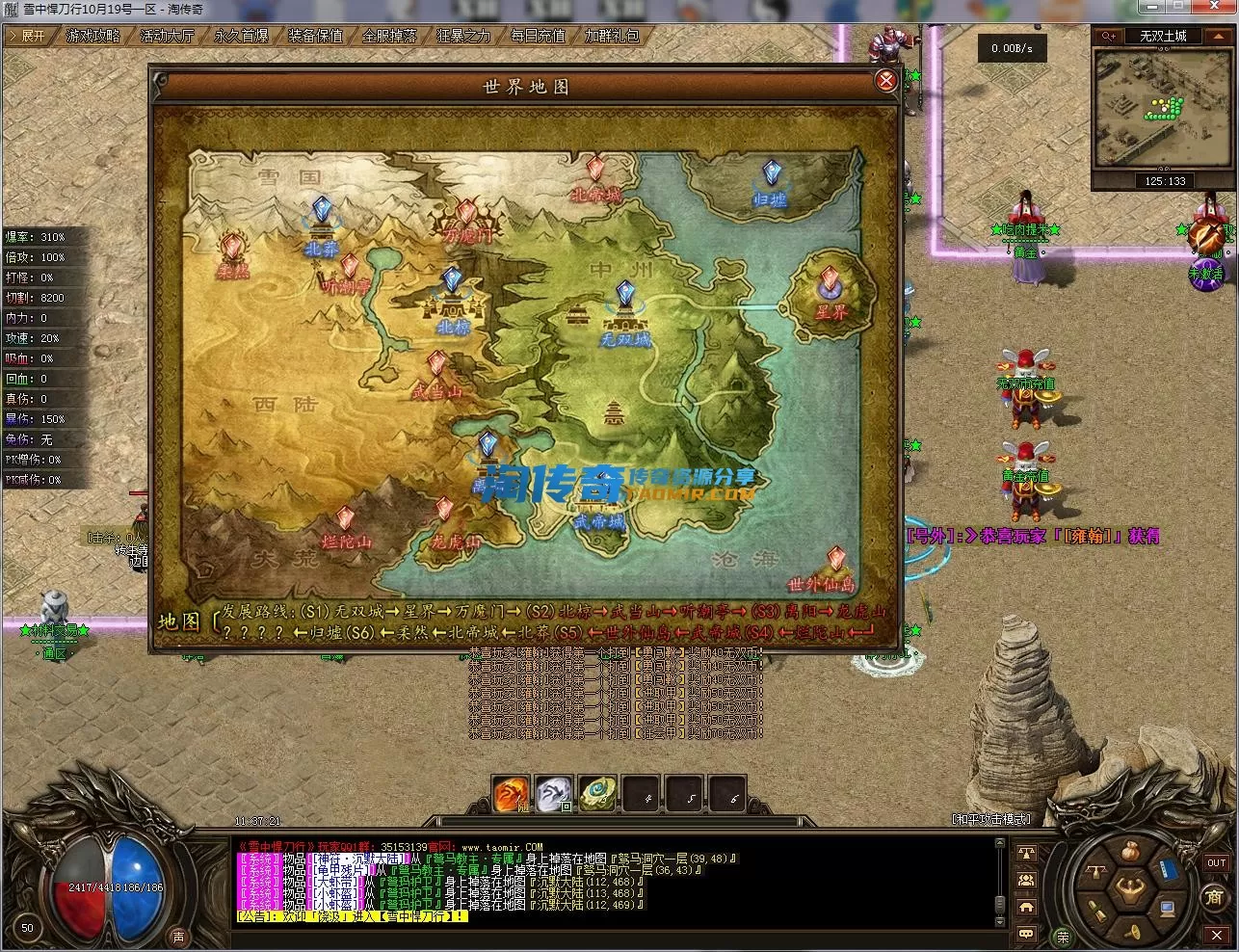1239x952 pixels.
Task: Open the bag from the radial menu
Action: 1133,852
